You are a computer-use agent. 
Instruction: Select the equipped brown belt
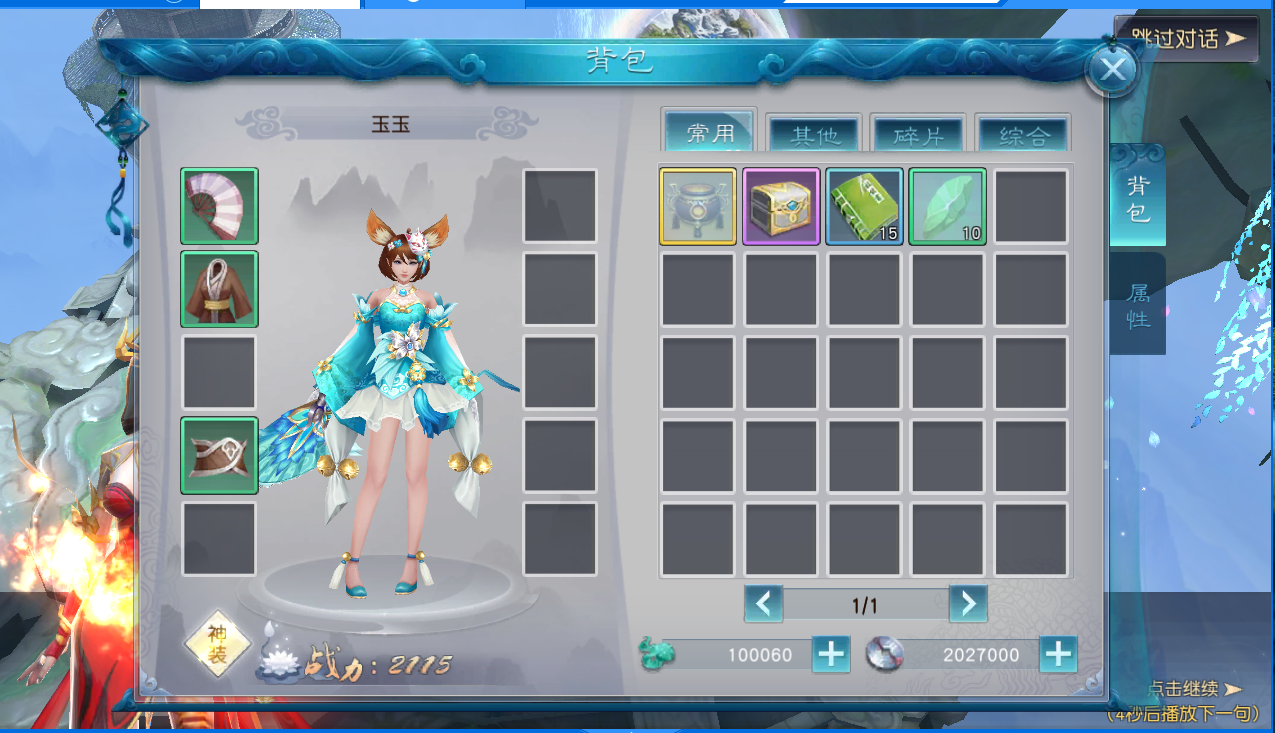pos(219,456)
